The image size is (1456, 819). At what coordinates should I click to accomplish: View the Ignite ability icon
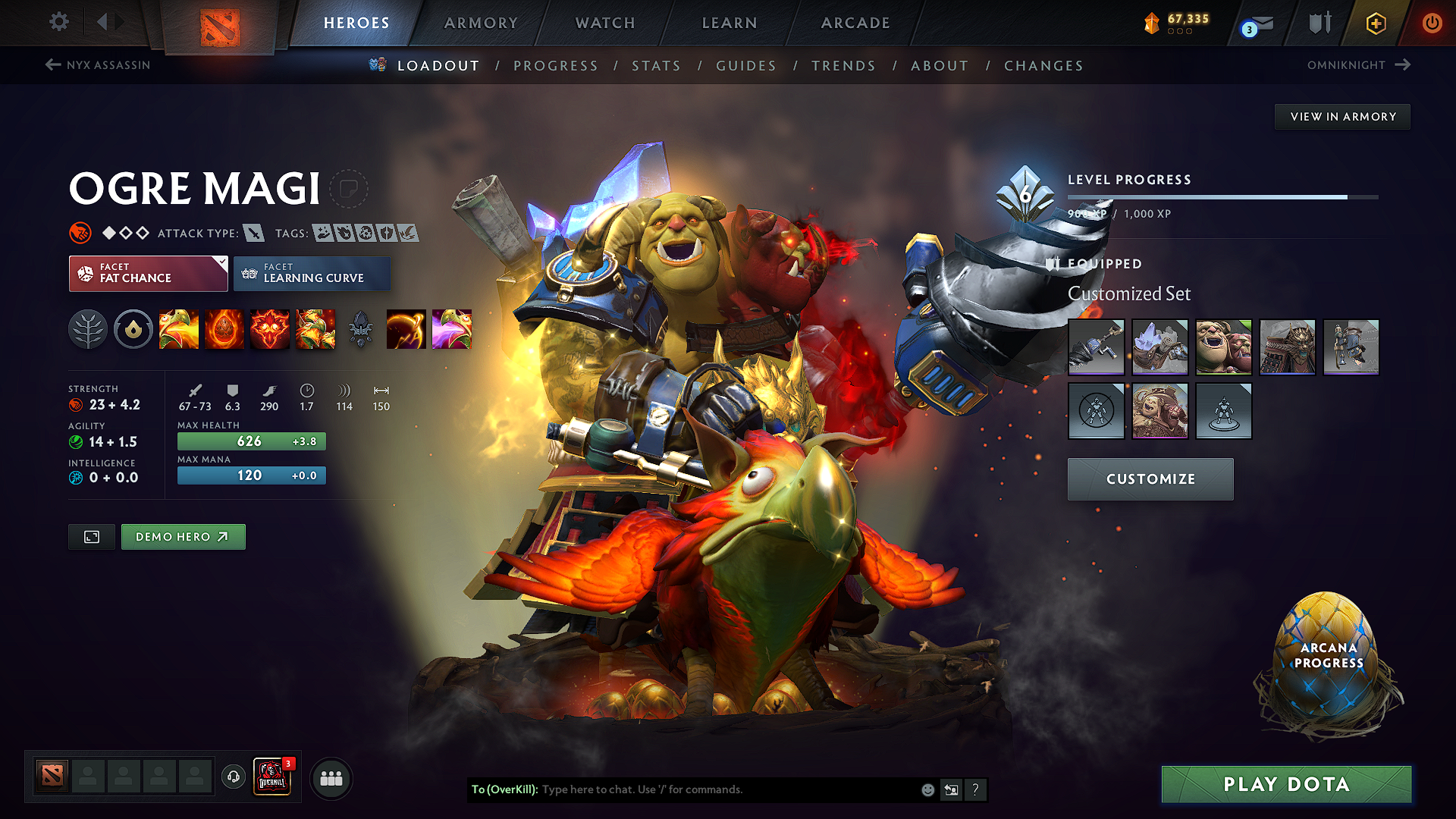pos(224,329)
